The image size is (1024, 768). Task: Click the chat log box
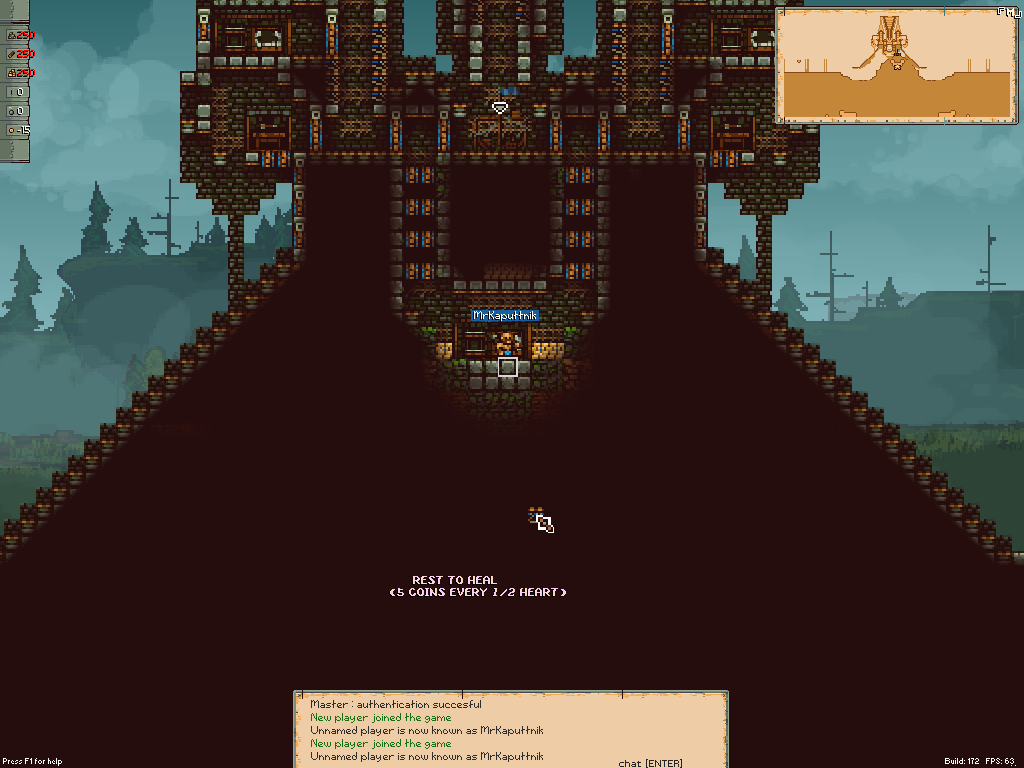[510, 730]
